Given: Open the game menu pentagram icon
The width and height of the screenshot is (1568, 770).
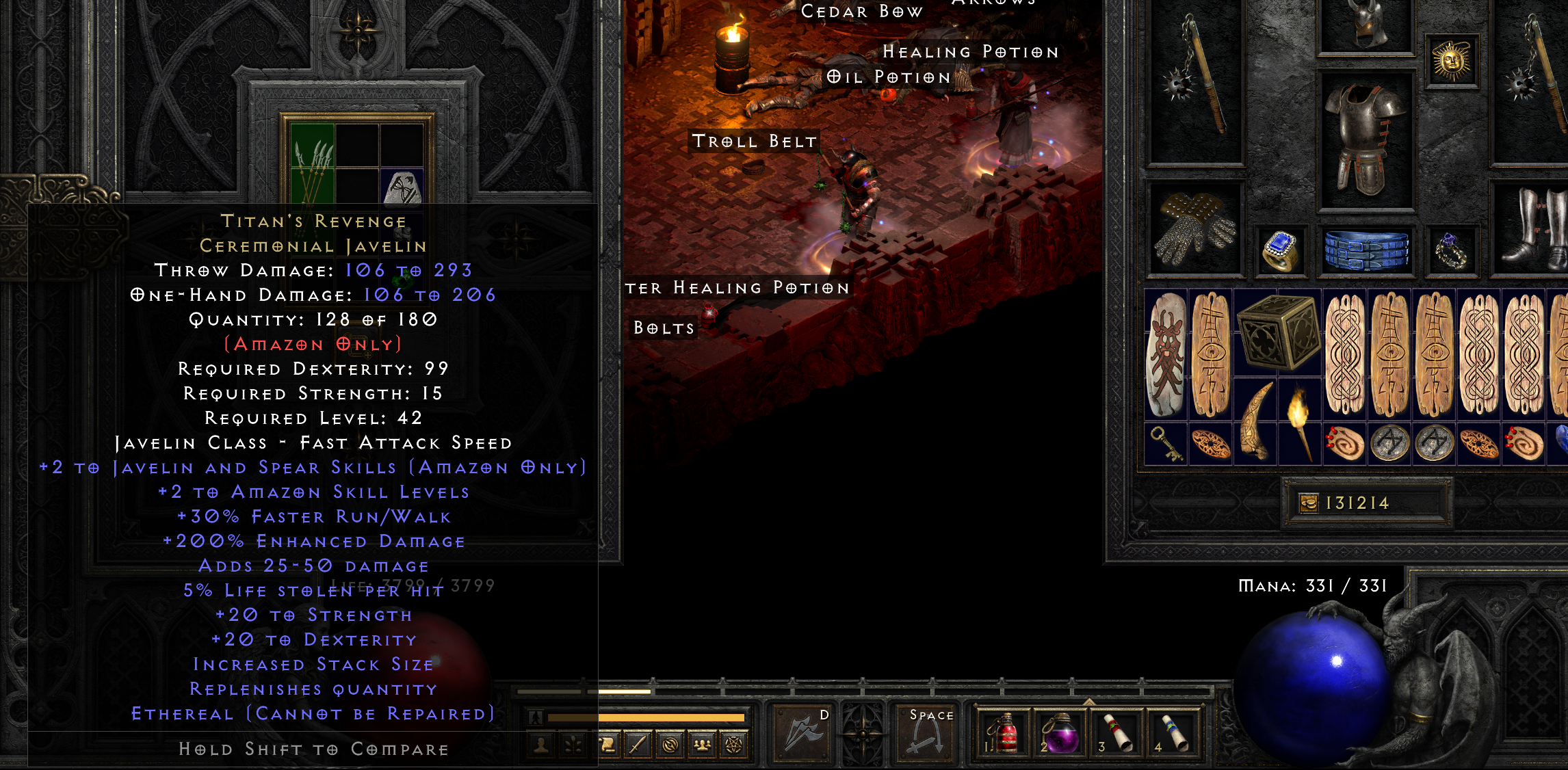Looking at the screenshot, I should (x=733, y=745).
